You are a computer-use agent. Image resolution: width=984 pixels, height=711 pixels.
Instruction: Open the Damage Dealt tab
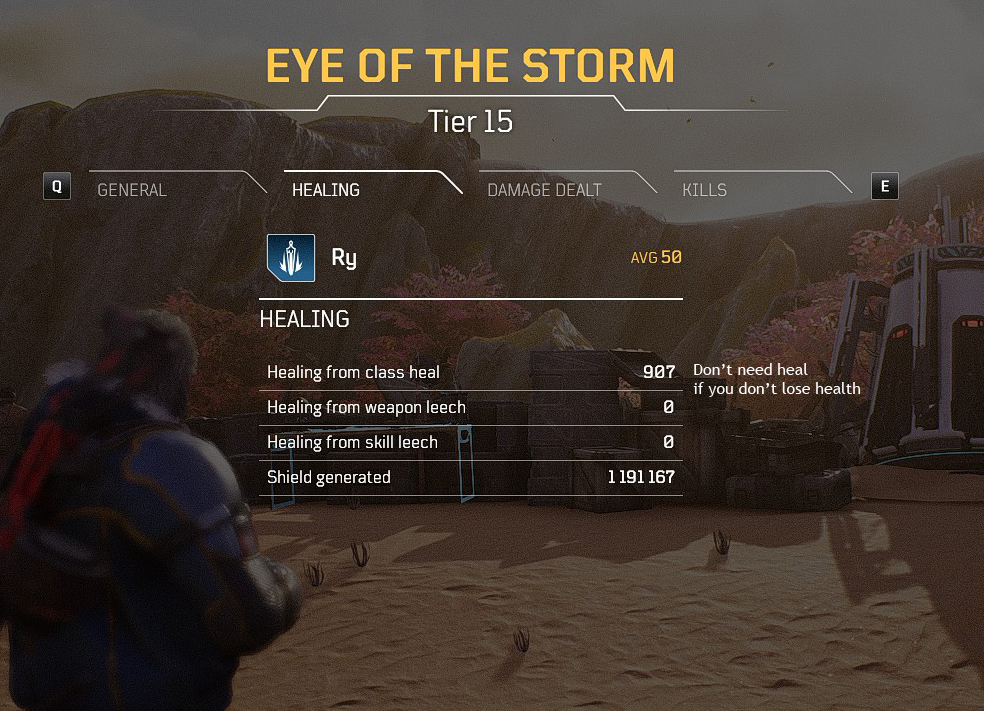544,189
